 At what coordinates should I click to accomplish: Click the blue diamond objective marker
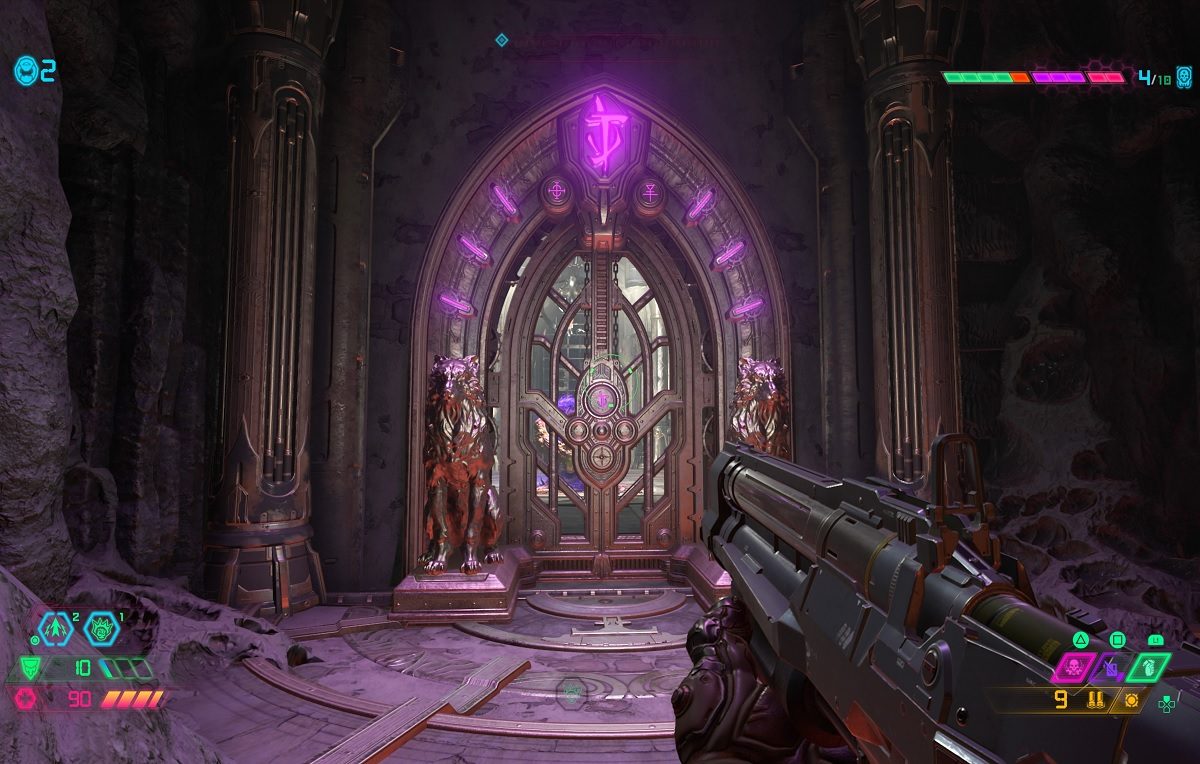(502, 40)
